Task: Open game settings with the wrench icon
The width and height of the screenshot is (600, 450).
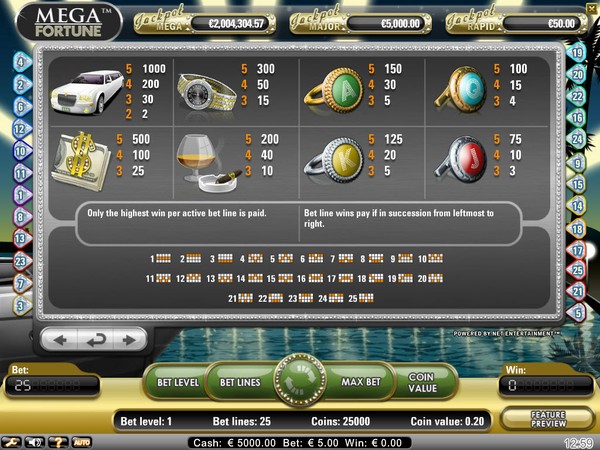Action: coord(12,441)
